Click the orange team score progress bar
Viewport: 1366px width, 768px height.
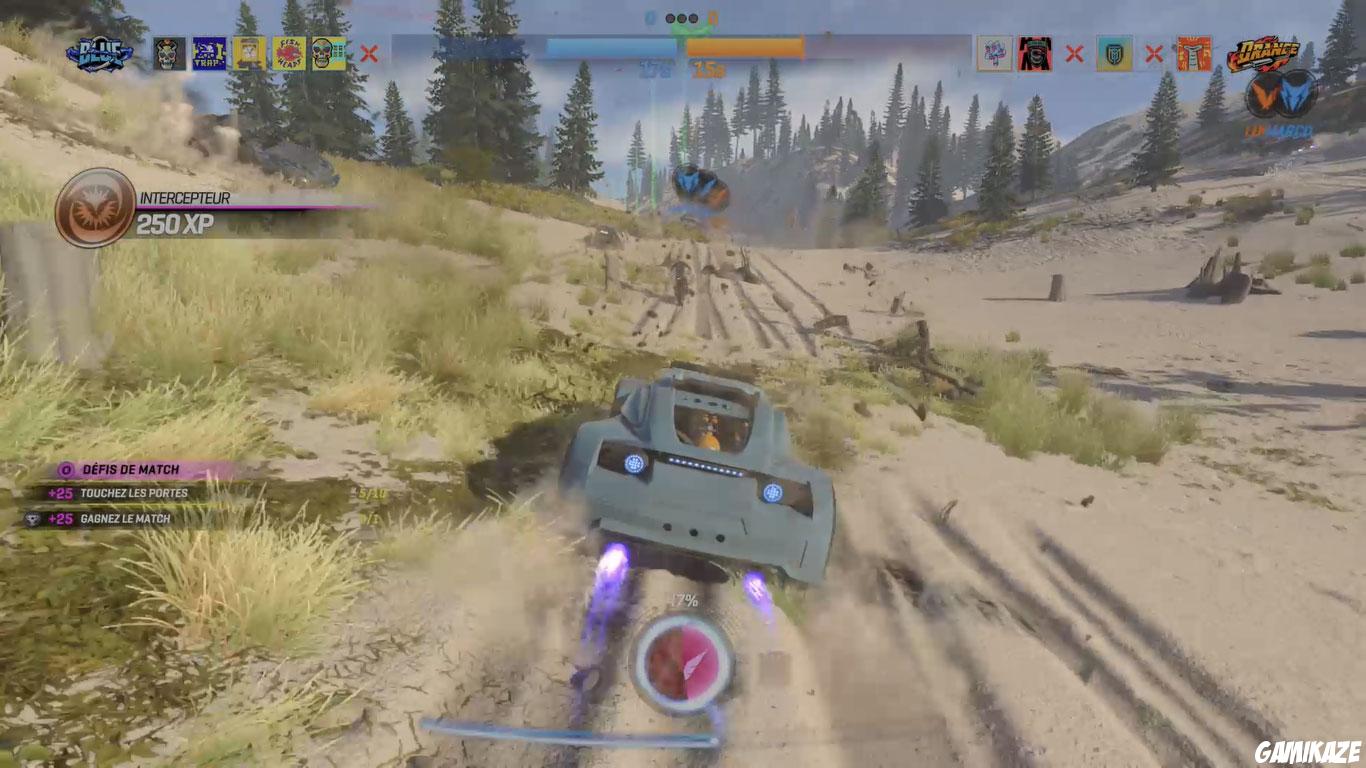(x=745, y=45)
